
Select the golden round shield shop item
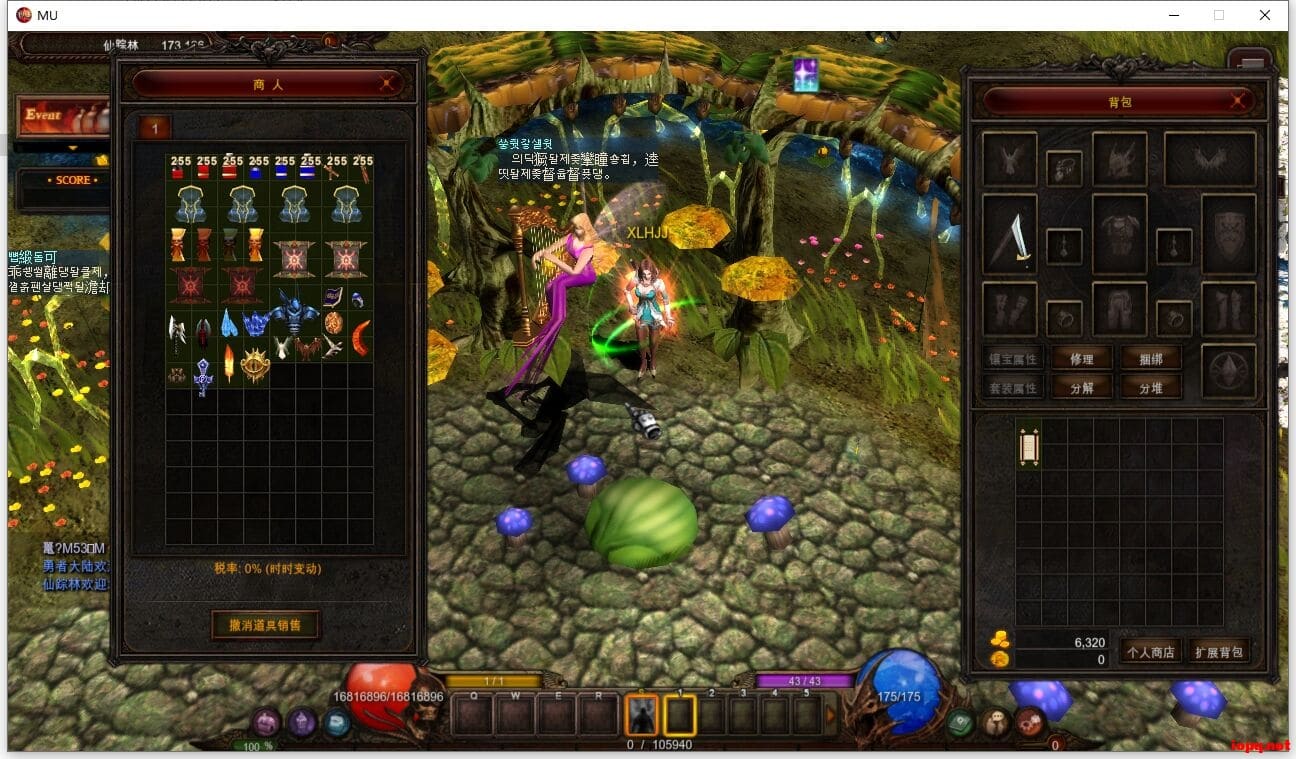[x=254, y=365]
